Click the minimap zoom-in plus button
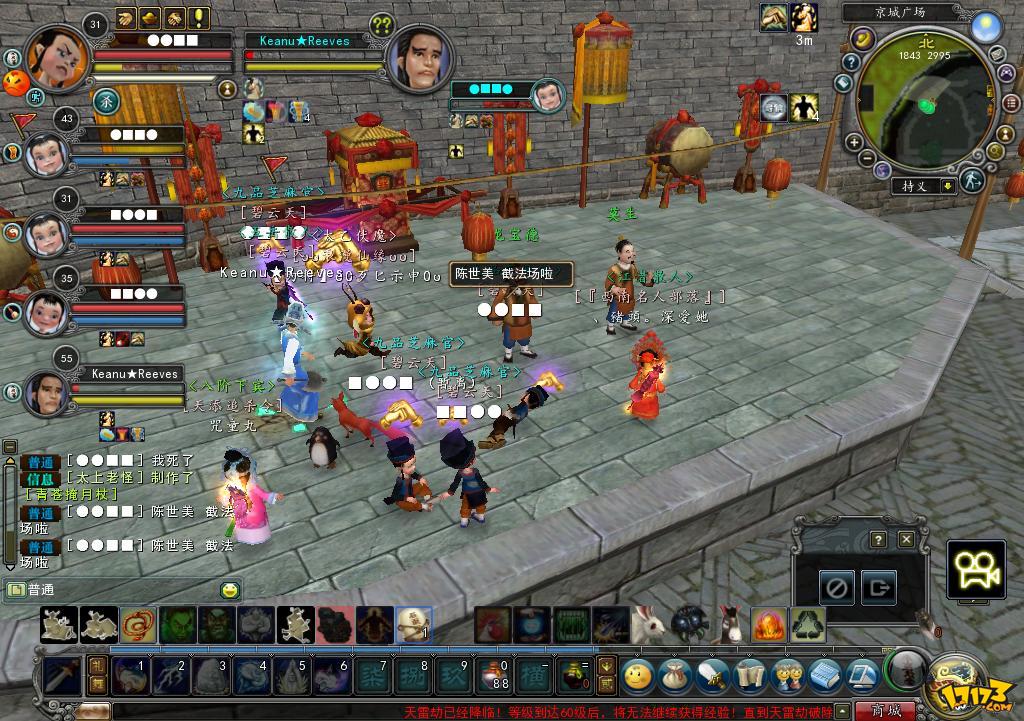The height and width of the screenshot is (721, 1024). click(x=855, y=143)
